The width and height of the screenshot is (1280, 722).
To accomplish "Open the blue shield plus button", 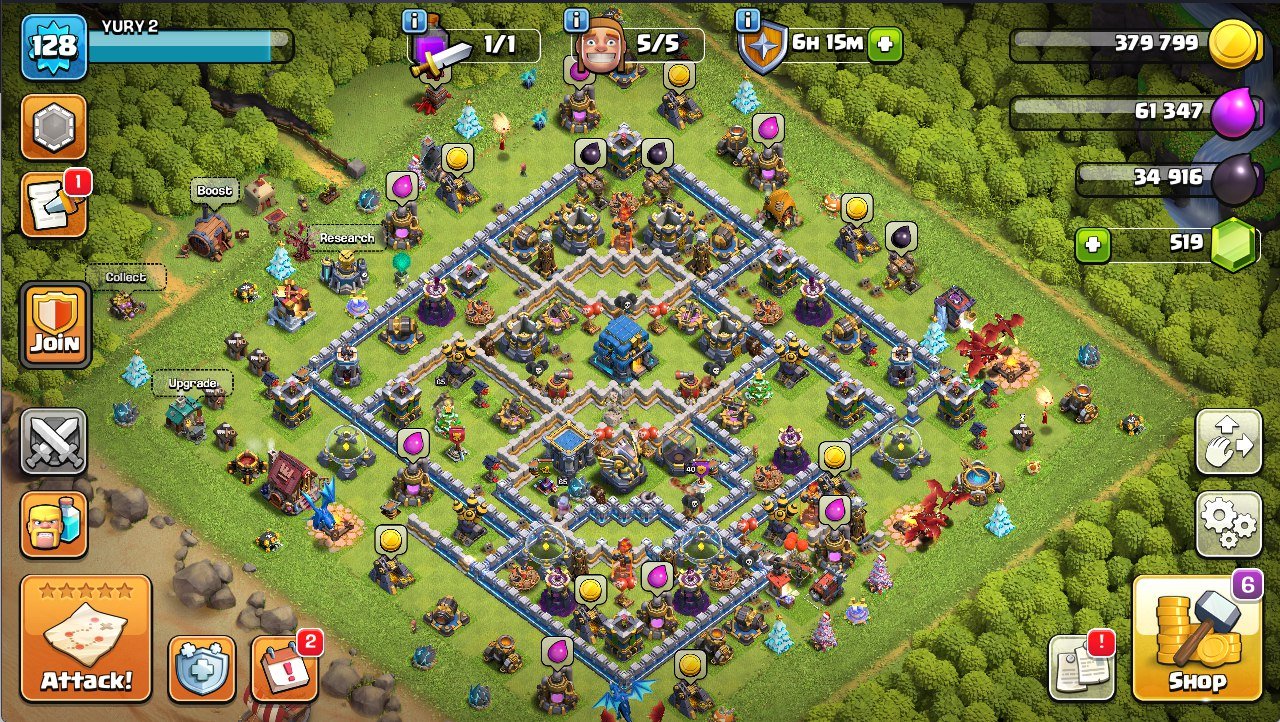I will 201,668.
